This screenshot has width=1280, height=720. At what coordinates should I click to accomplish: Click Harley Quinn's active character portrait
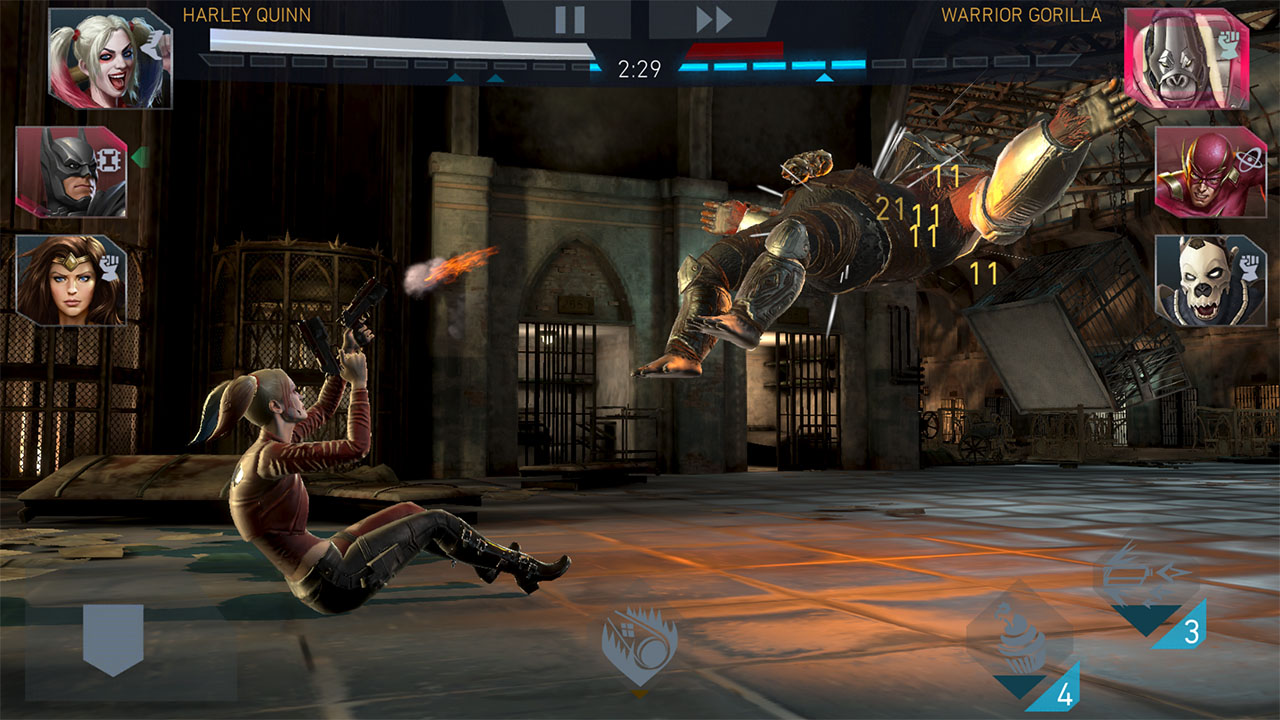tap(109, 57)
